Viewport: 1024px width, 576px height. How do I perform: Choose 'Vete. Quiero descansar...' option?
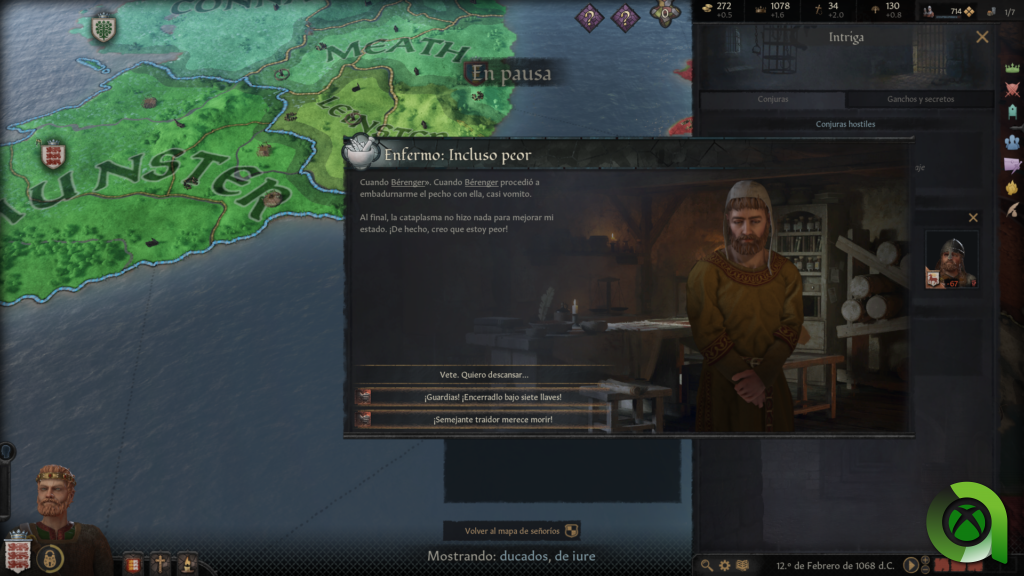[x=484, y=375]
